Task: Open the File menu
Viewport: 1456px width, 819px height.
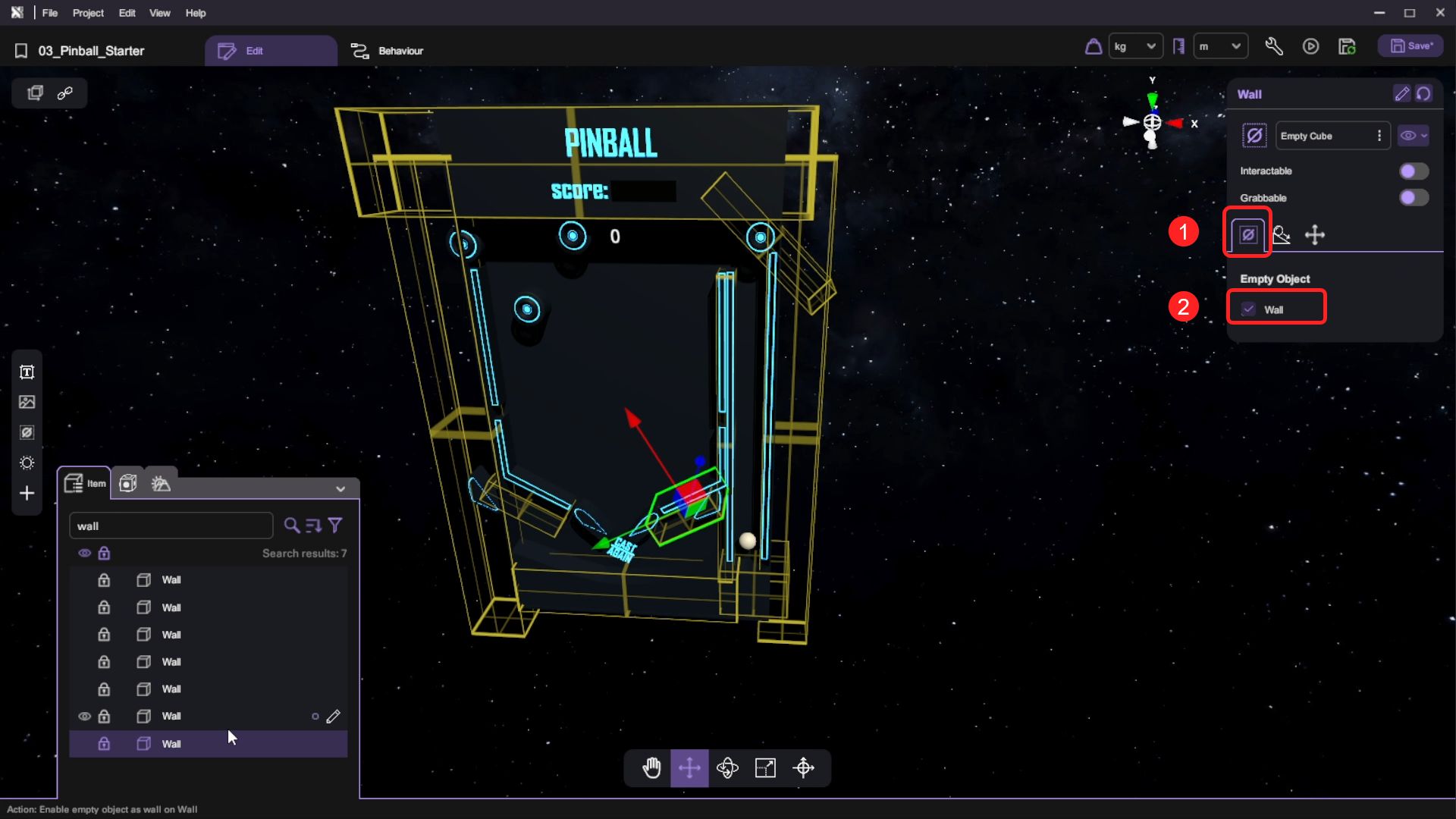Action: pos(50,13)
